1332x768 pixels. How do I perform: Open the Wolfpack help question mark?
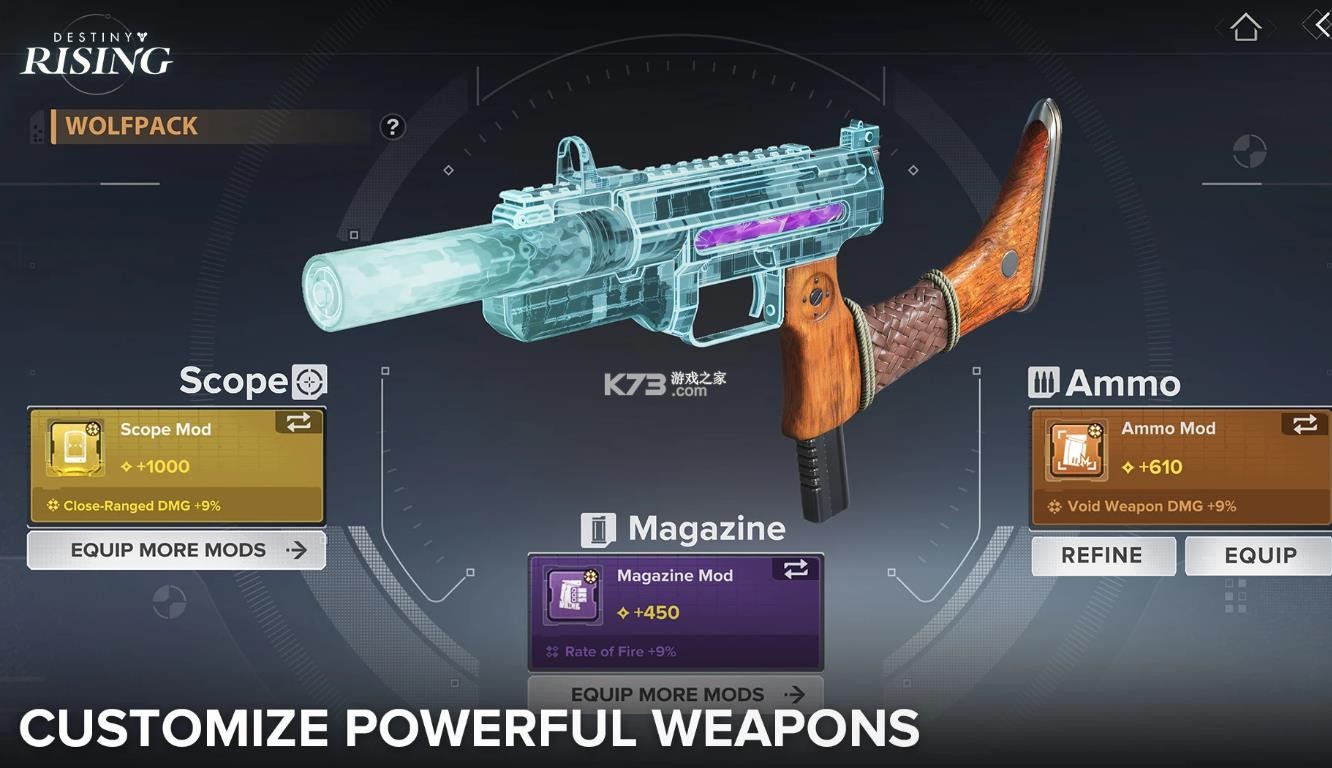[x=393, y=127]
